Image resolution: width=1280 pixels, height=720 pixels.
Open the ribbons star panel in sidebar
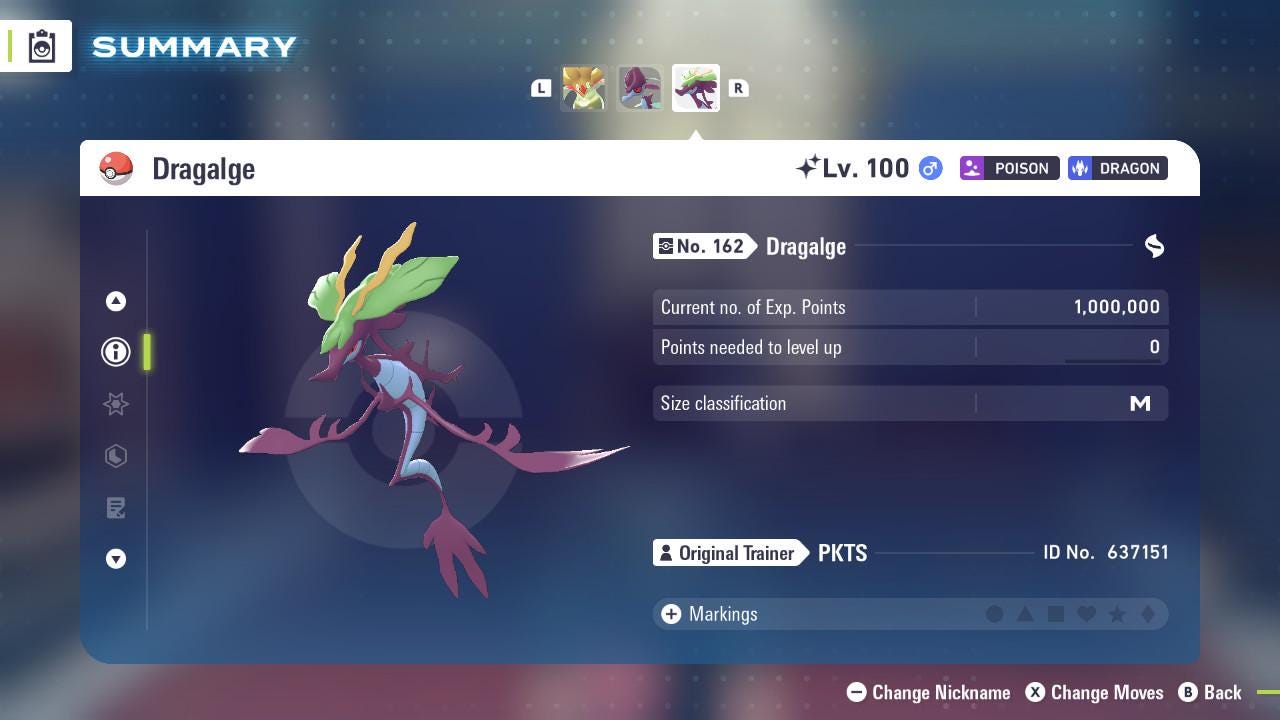click(115, 404)
